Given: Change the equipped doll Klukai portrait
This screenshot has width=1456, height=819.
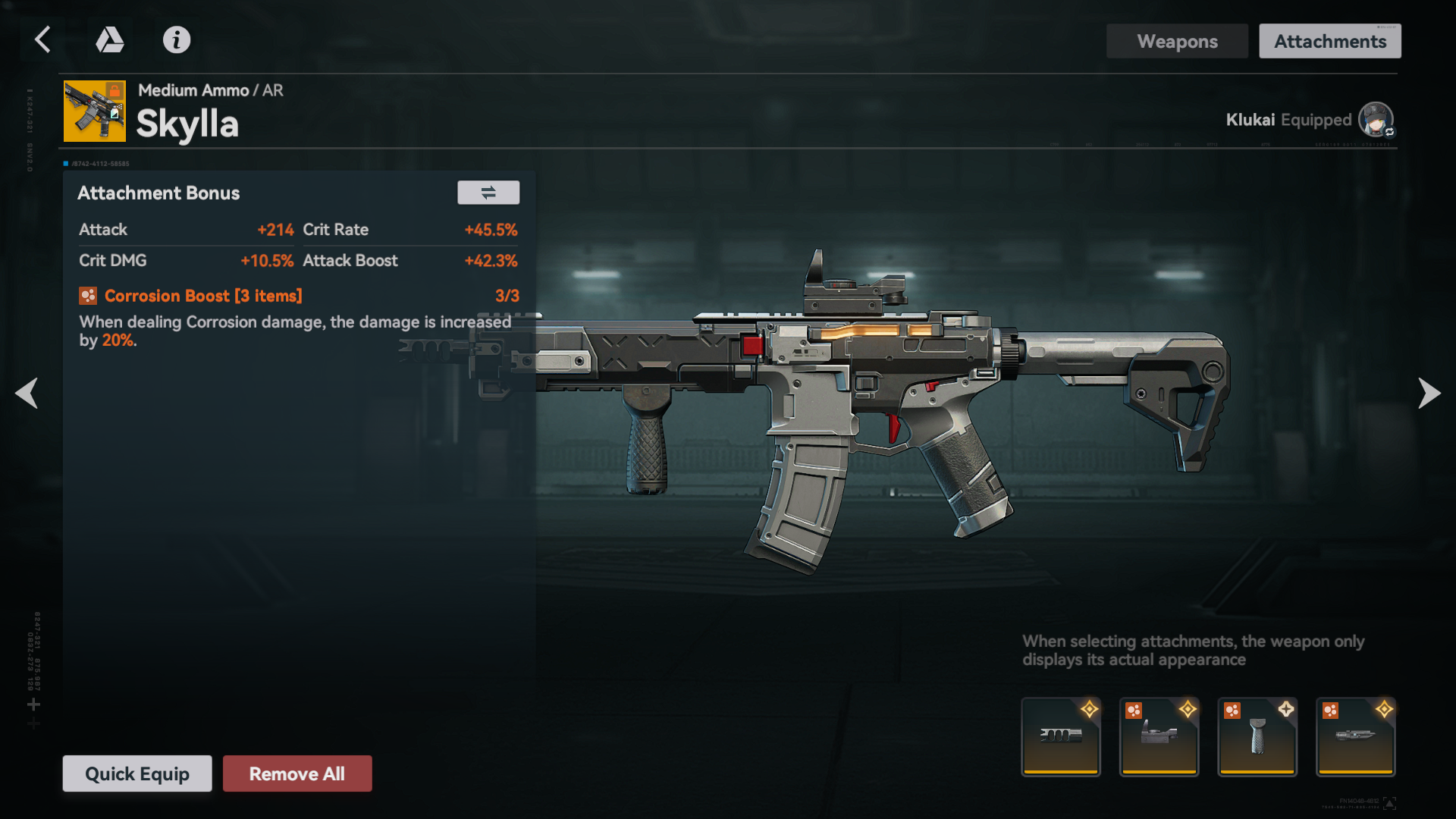Looking at the screenshot, I should click(x=1376, y=120).
